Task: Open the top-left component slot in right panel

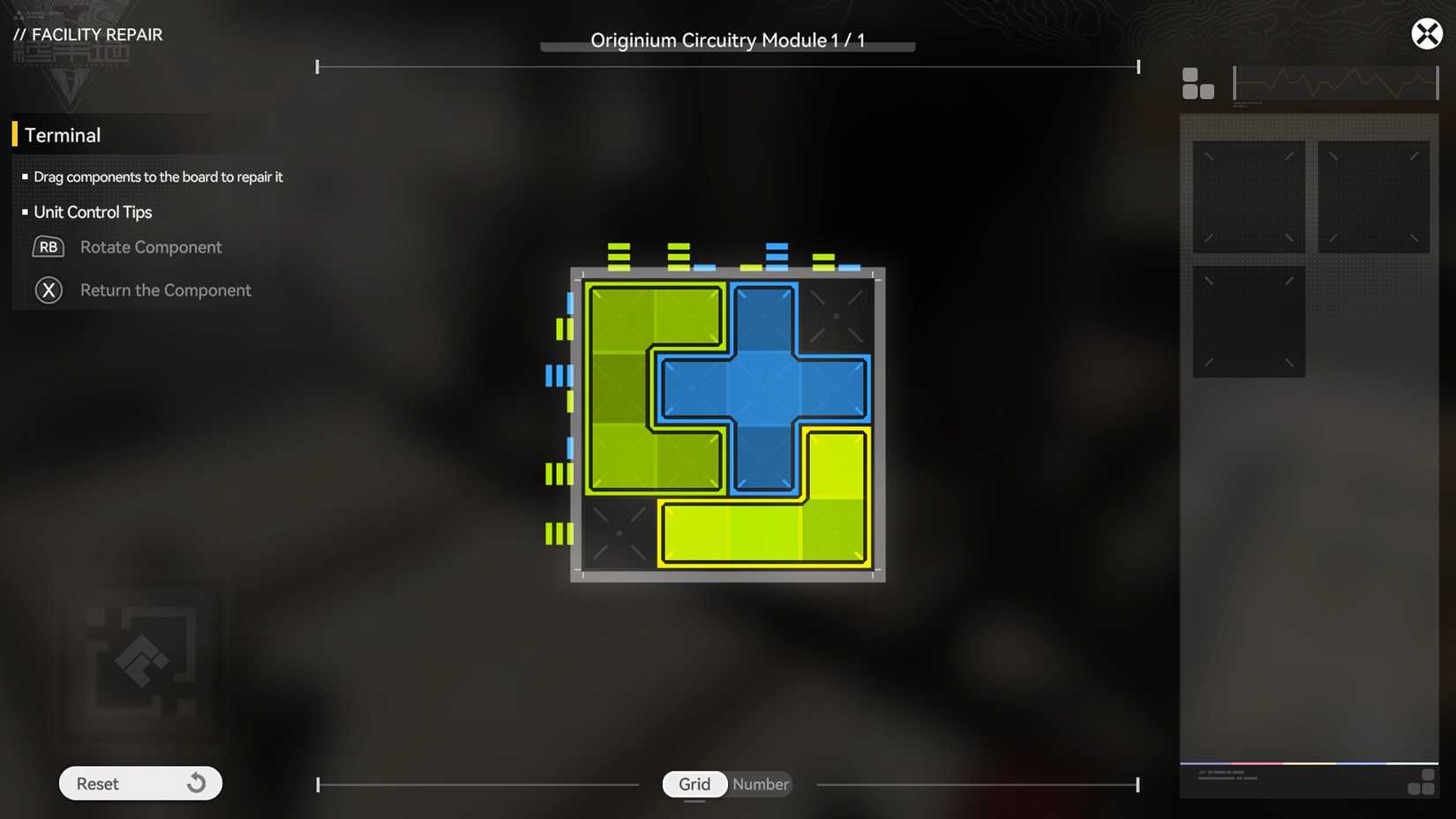Action: (1249, 196)
